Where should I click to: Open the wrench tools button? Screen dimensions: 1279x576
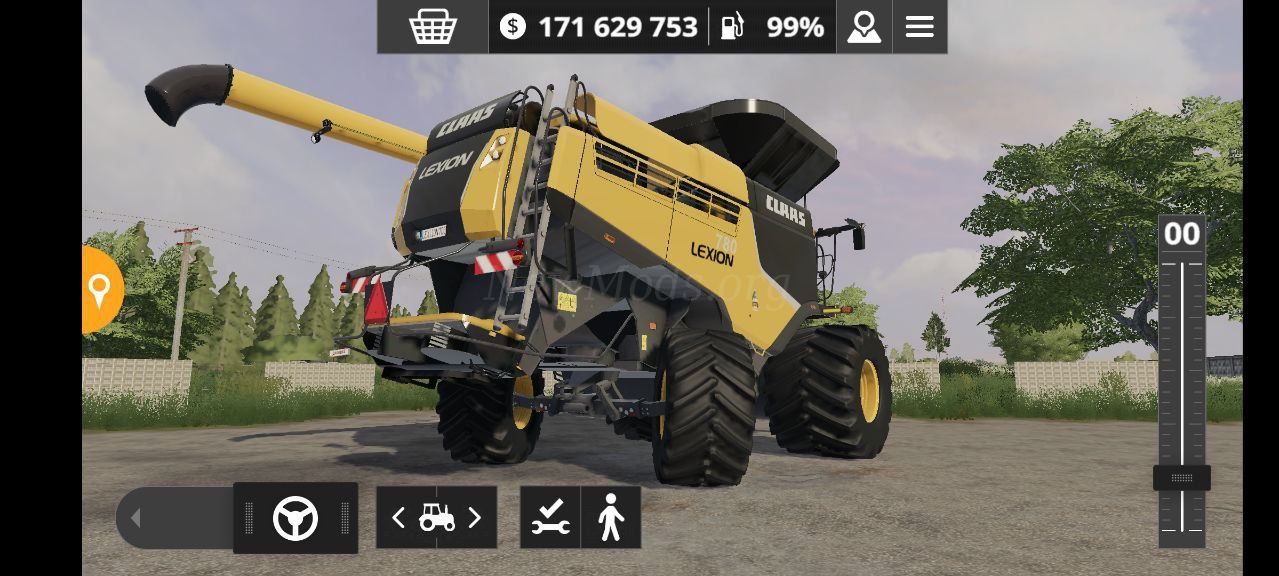pyautogui.click(x=550, y=518)
